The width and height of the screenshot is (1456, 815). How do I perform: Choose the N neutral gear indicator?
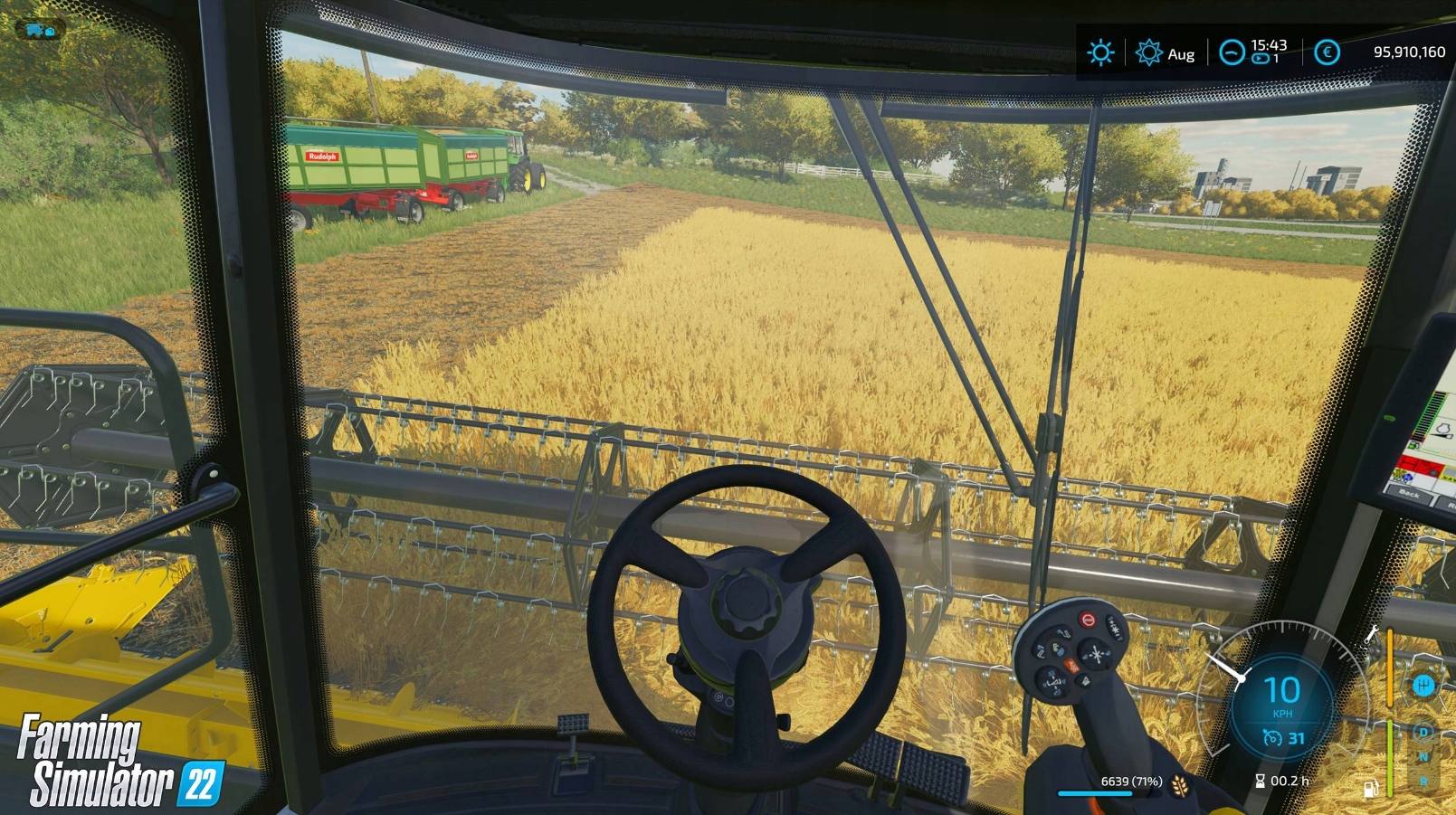click(1423, 756)
